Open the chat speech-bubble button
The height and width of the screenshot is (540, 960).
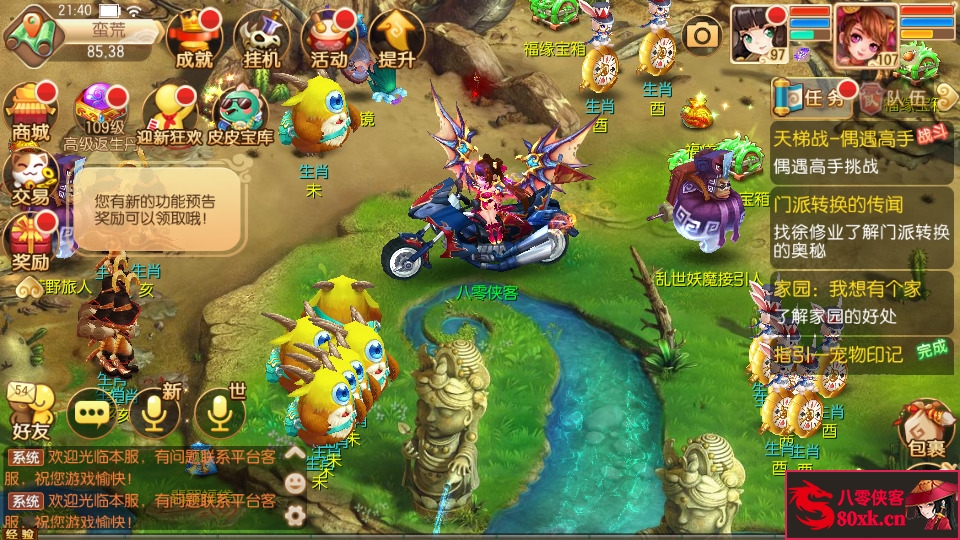click(92, 414)
